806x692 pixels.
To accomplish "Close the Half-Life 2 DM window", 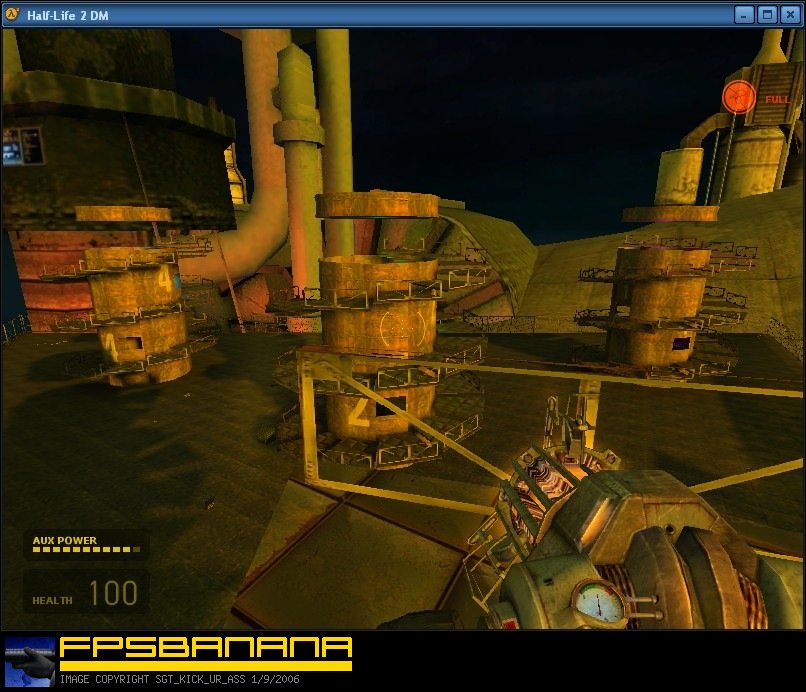I will (x=790, y=14).
